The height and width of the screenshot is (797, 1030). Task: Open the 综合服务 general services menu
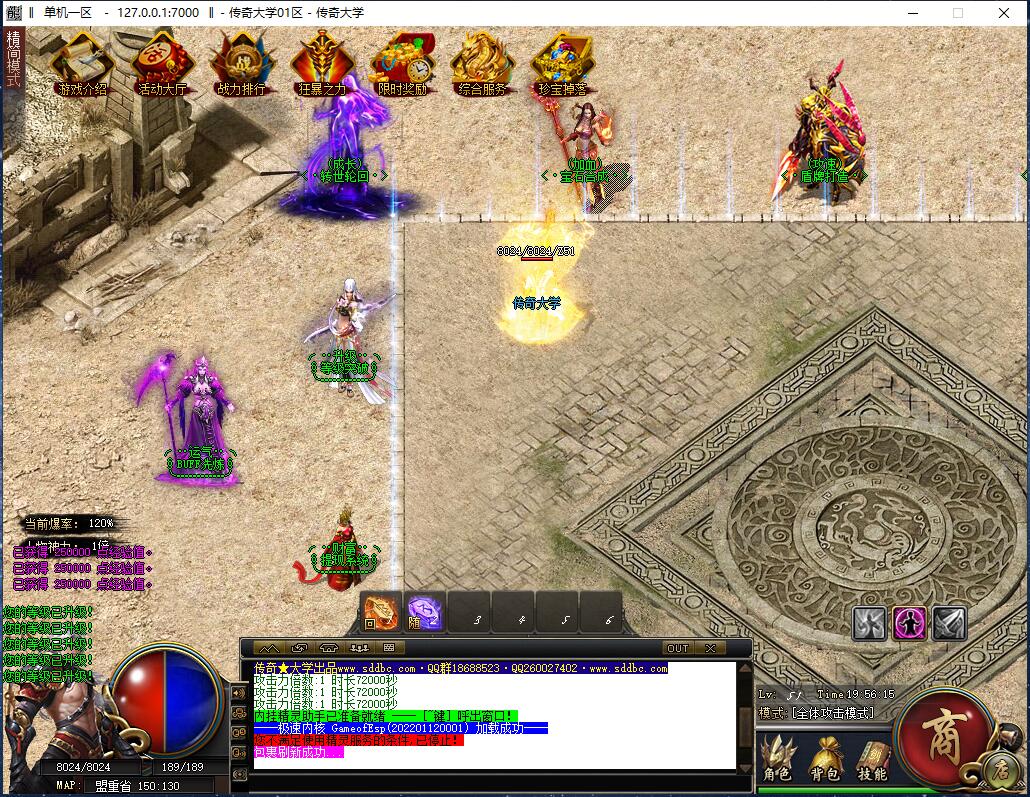click(x=483, y=63)
